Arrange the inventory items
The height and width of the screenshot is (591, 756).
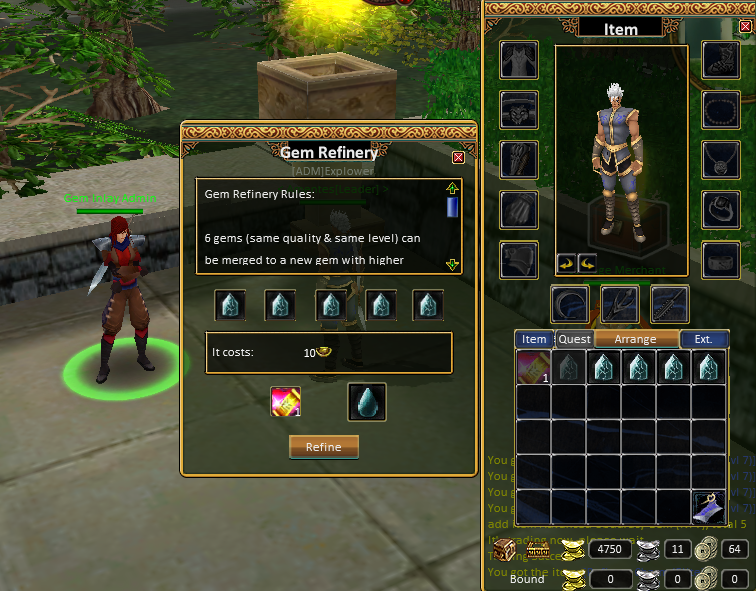(x=635, y=339)
